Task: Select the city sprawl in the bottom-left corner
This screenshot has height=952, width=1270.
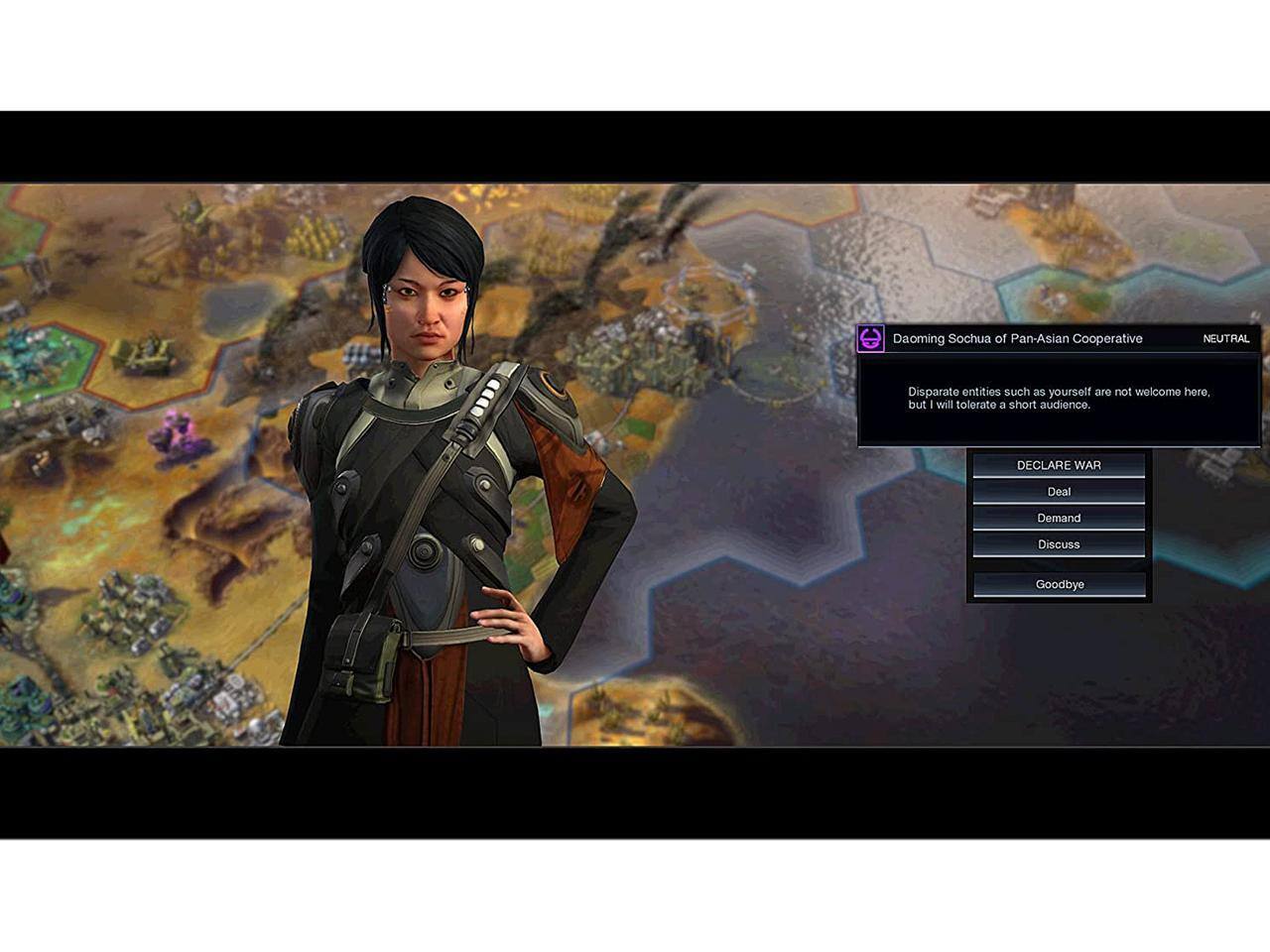Action: [109, 714]
